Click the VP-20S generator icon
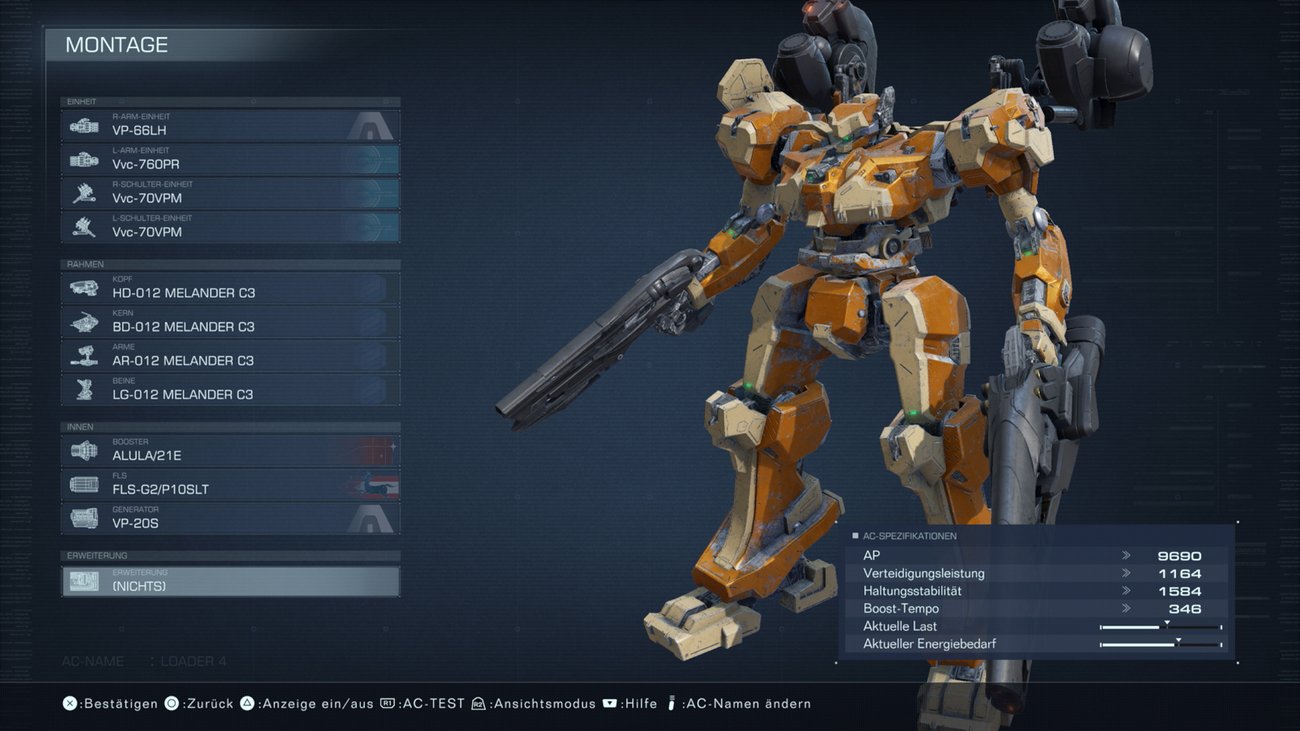The height and width of the screenshot is (731, 1300). (82, 516)
